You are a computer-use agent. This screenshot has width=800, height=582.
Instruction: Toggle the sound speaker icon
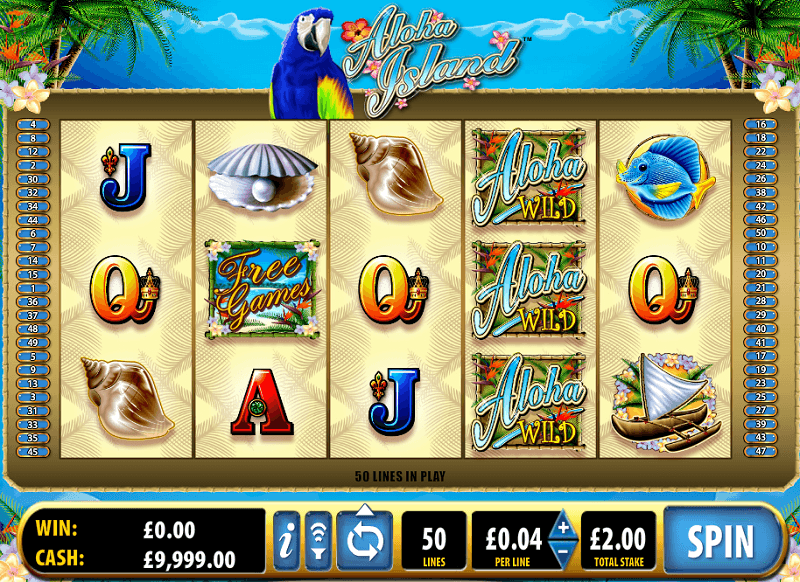point(317,541)
